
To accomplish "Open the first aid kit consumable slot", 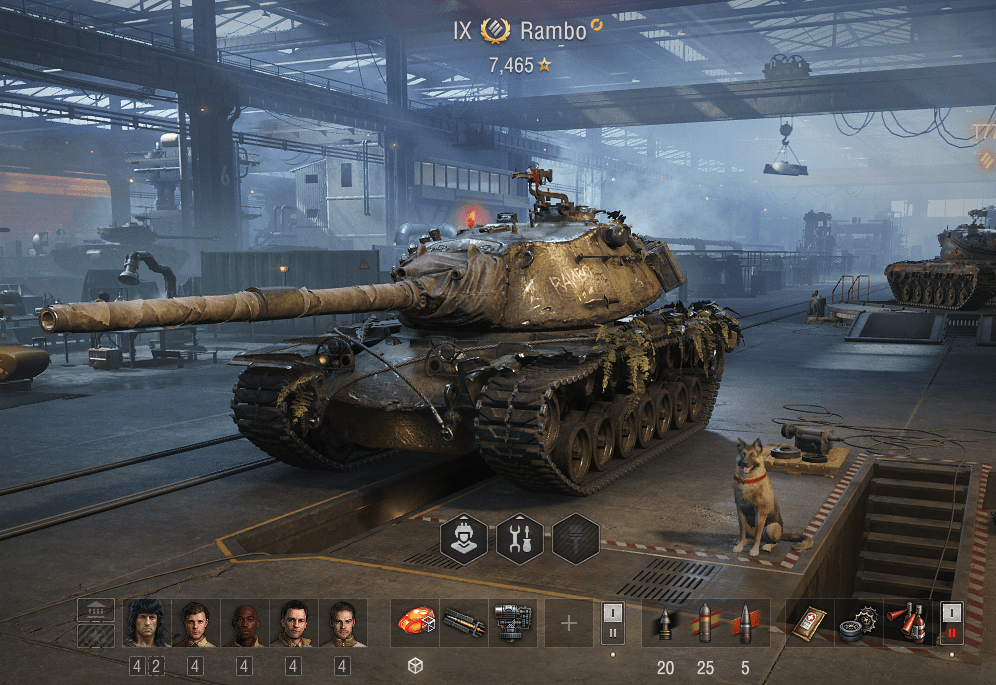I will click(810, 623).
